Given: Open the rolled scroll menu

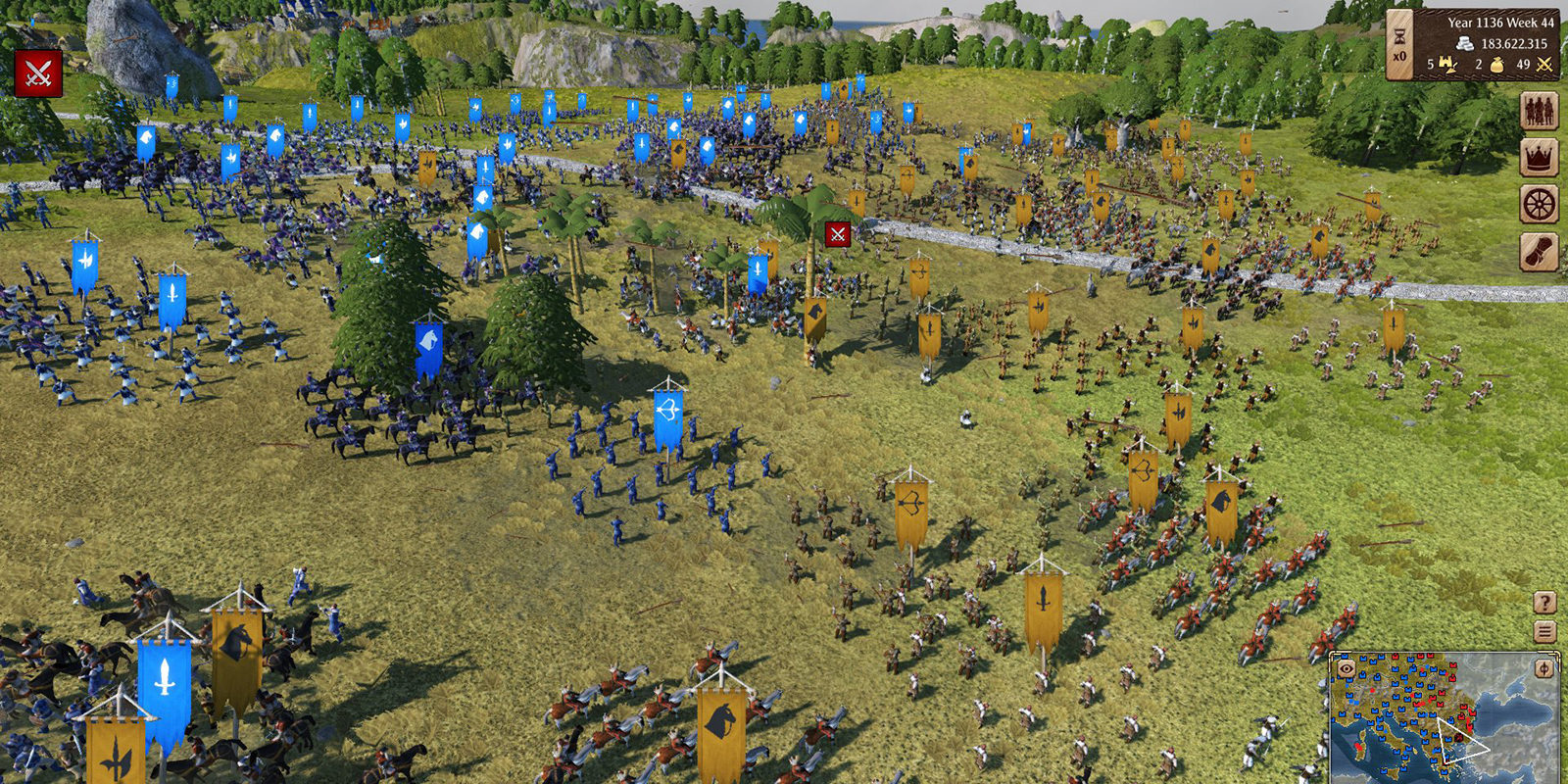Looking at the screenshot, I should tap(1539, 252).
